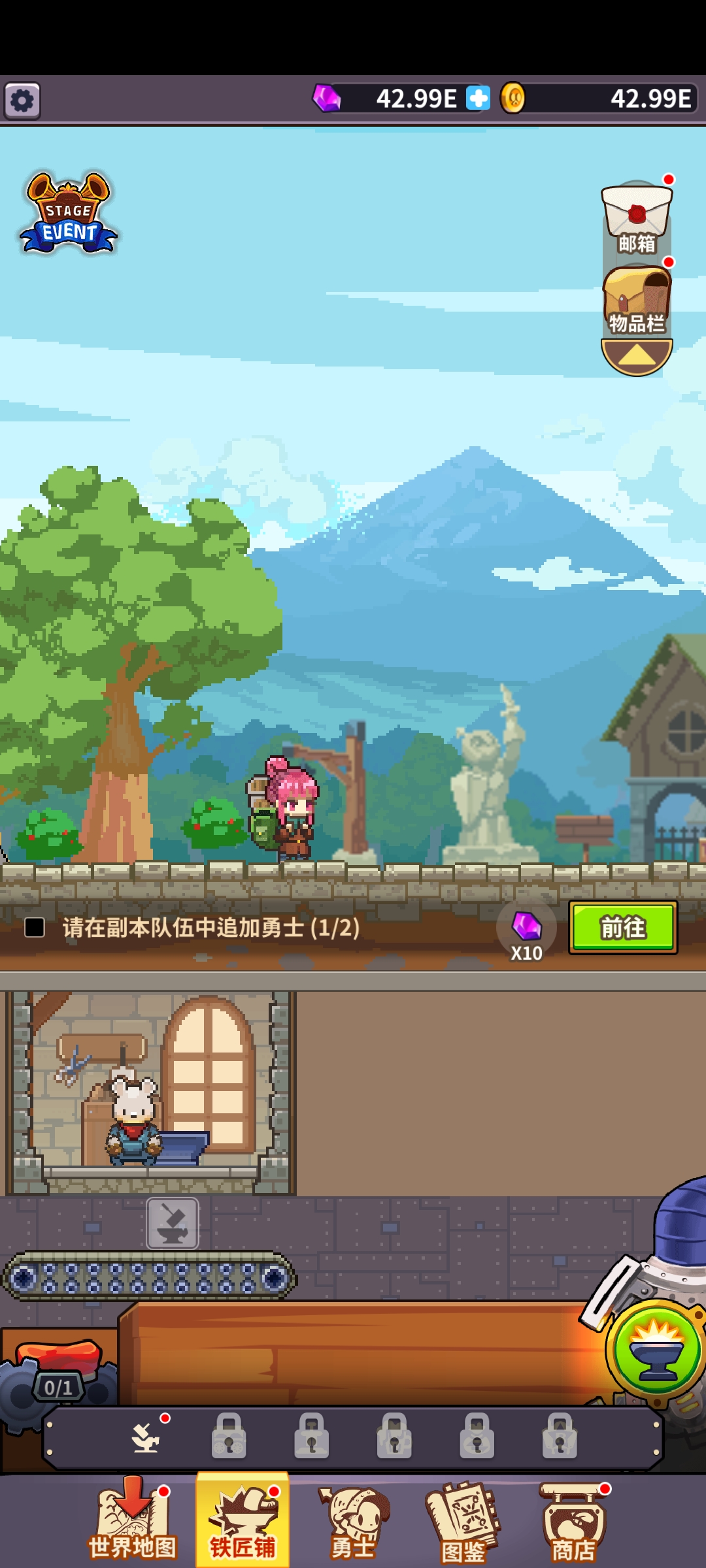Viewport: 706px width, 1568px height.
Task: Open the 邮箱 mailbox
Action: coord(637,218)
